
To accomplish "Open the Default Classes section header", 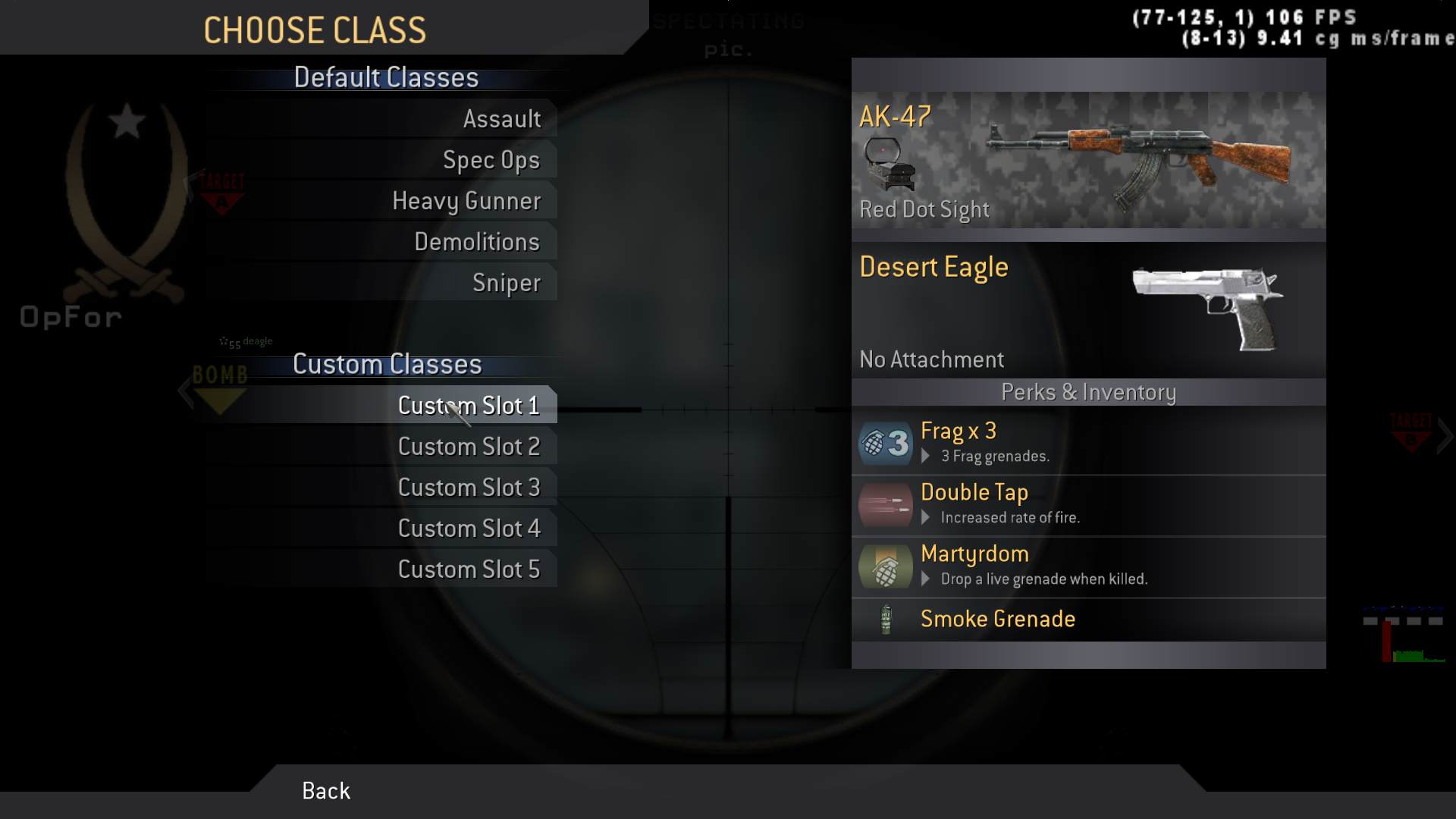I will [386, 77].
